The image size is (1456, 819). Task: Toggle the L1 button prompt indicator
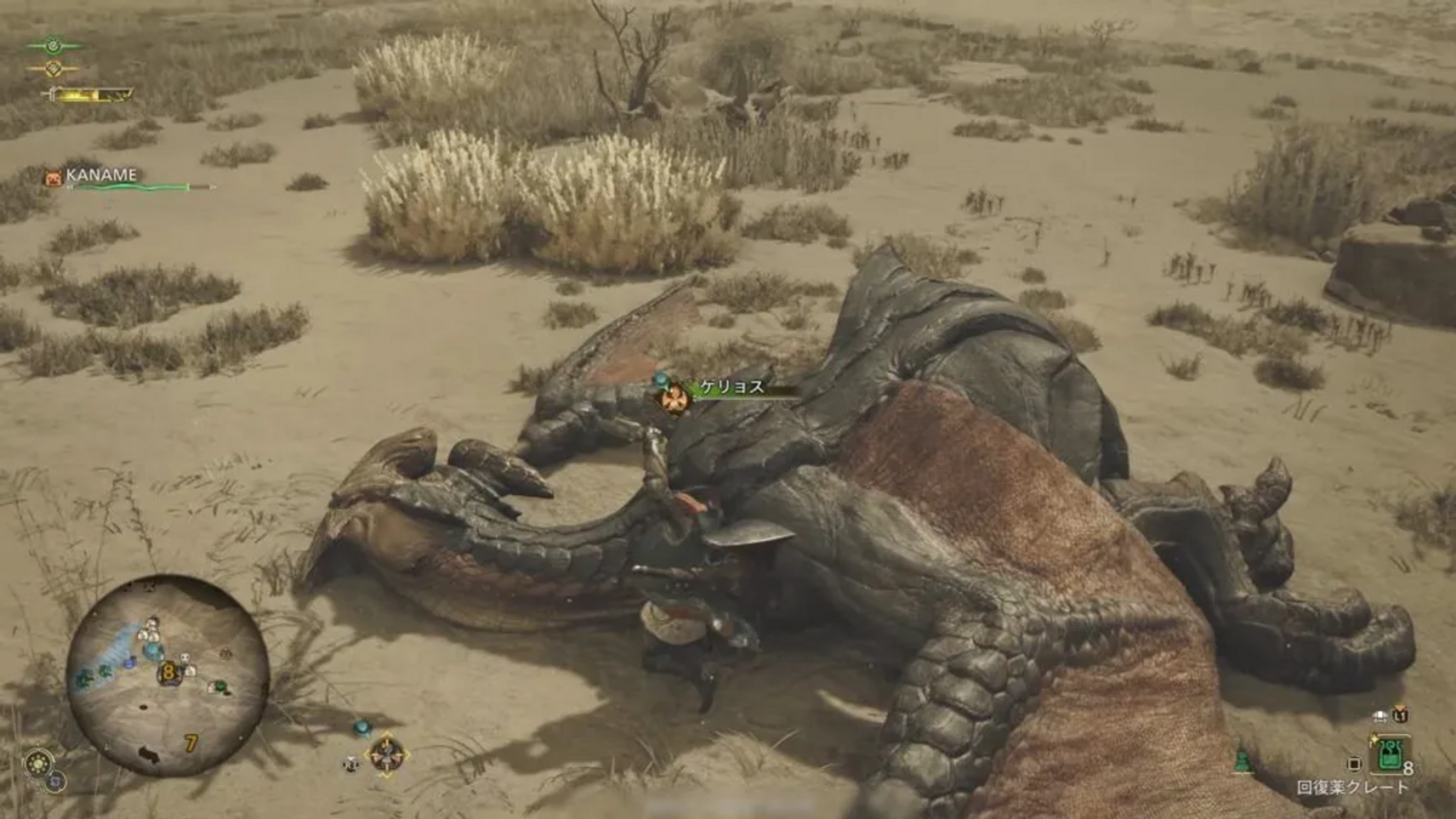coord(1400,717)
